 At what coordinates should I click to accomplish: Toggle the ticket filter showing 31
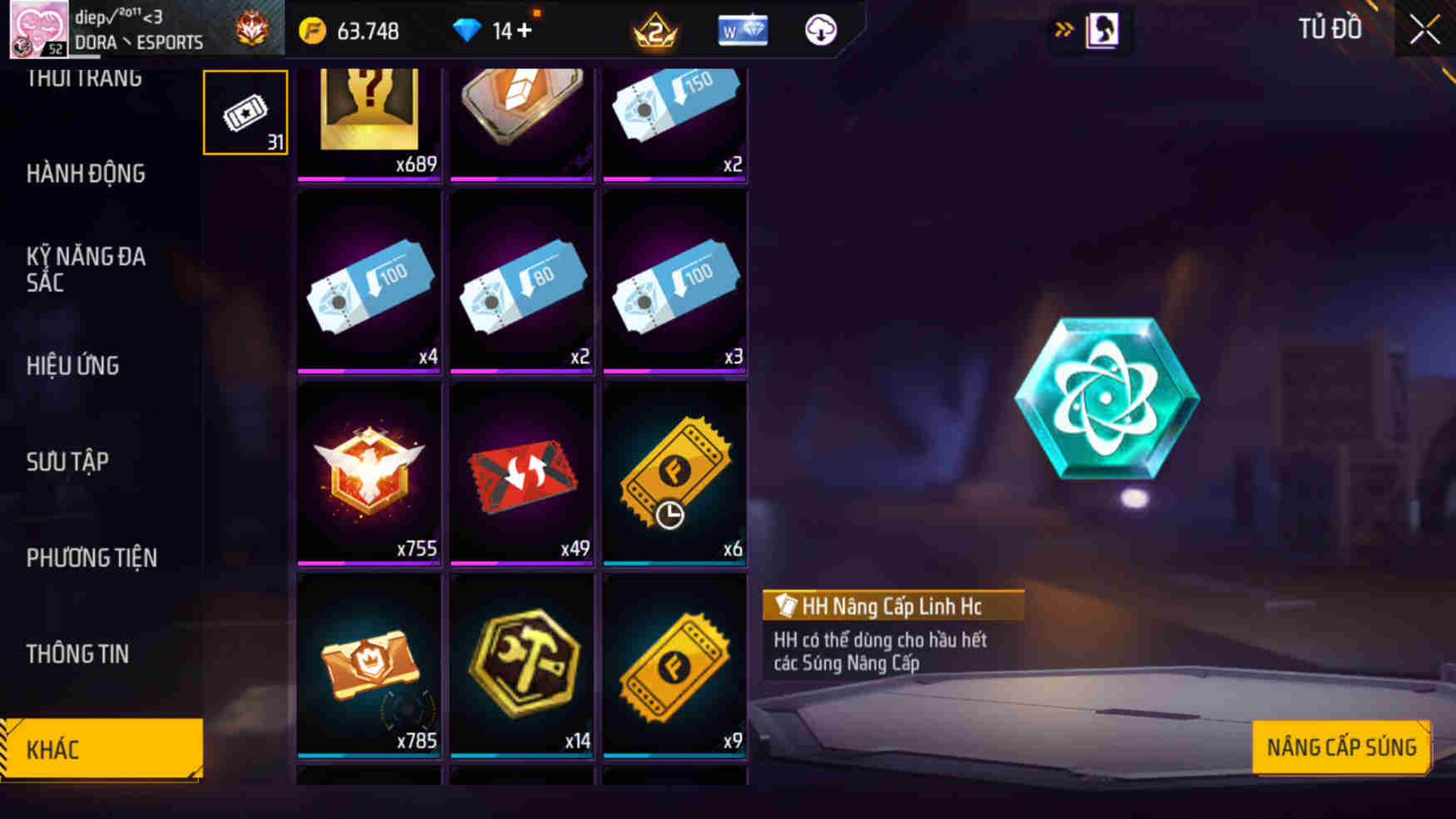(x=244, y=111)
